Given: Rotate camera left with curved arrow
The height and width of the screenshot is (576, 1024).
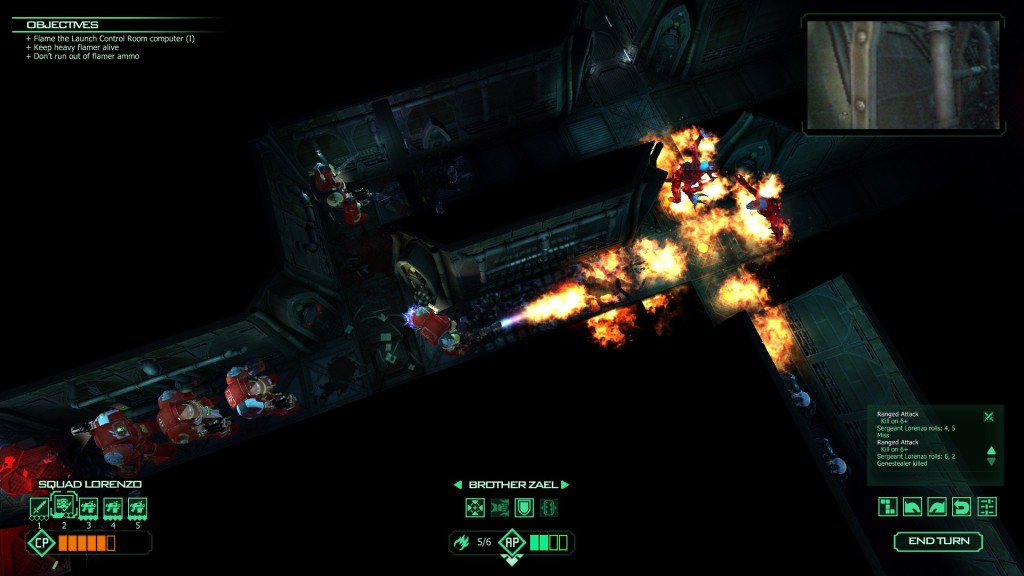Looking at the screenshot, I should pos(913,506).
